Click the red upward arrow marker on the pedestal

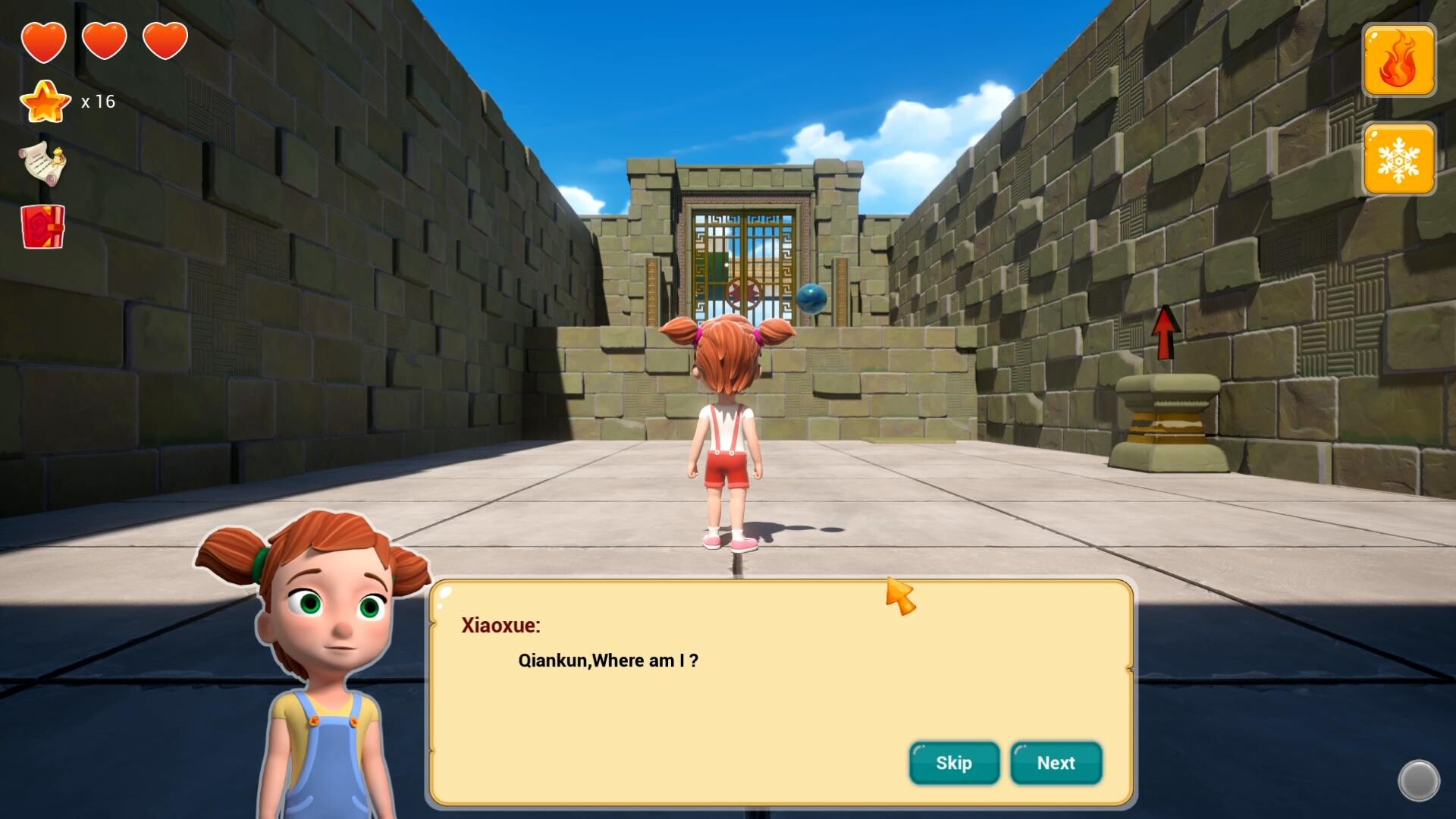click(x=1165, y=332)
